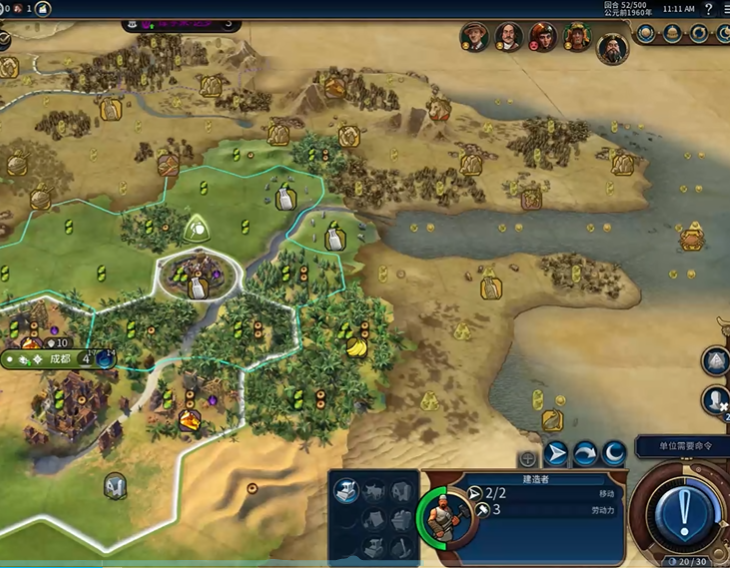Put the builder to sleep with moon icon
The image size is (730, 568).
tap(614, 453)
